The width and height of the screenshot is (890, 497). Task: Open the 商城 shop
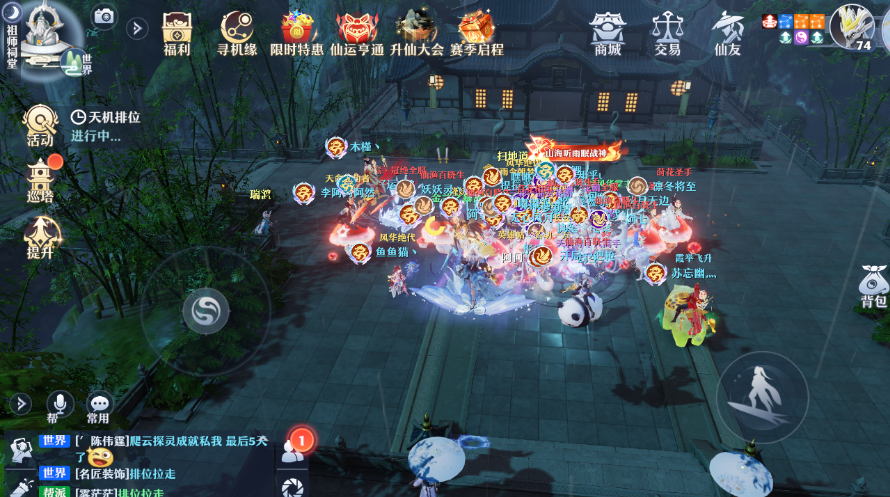click(x=607, y=32)
